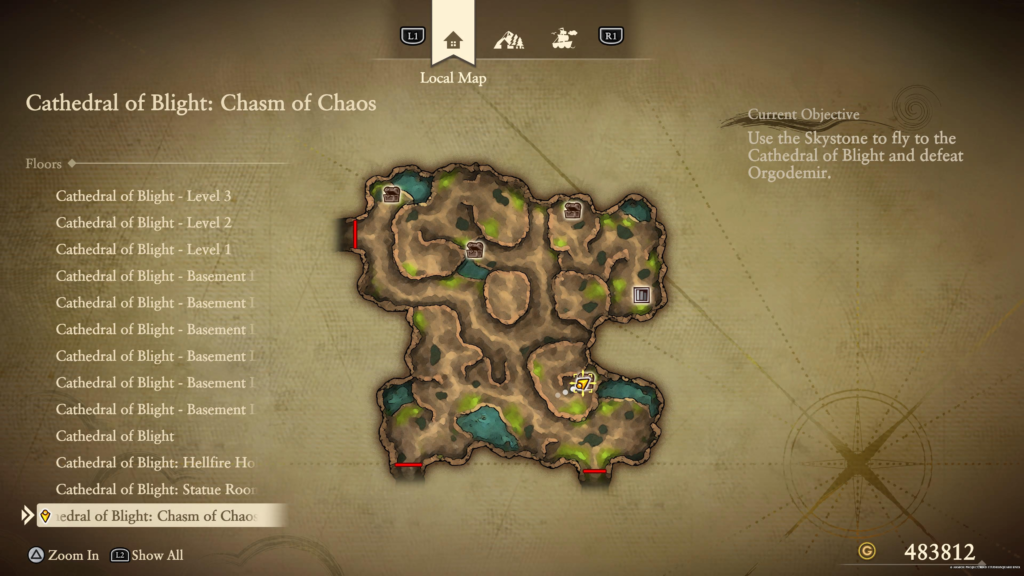Choose Cathedral of Blight - Level 2 floor
This screenshot has width=1024, height=576.
pos(144,223)
